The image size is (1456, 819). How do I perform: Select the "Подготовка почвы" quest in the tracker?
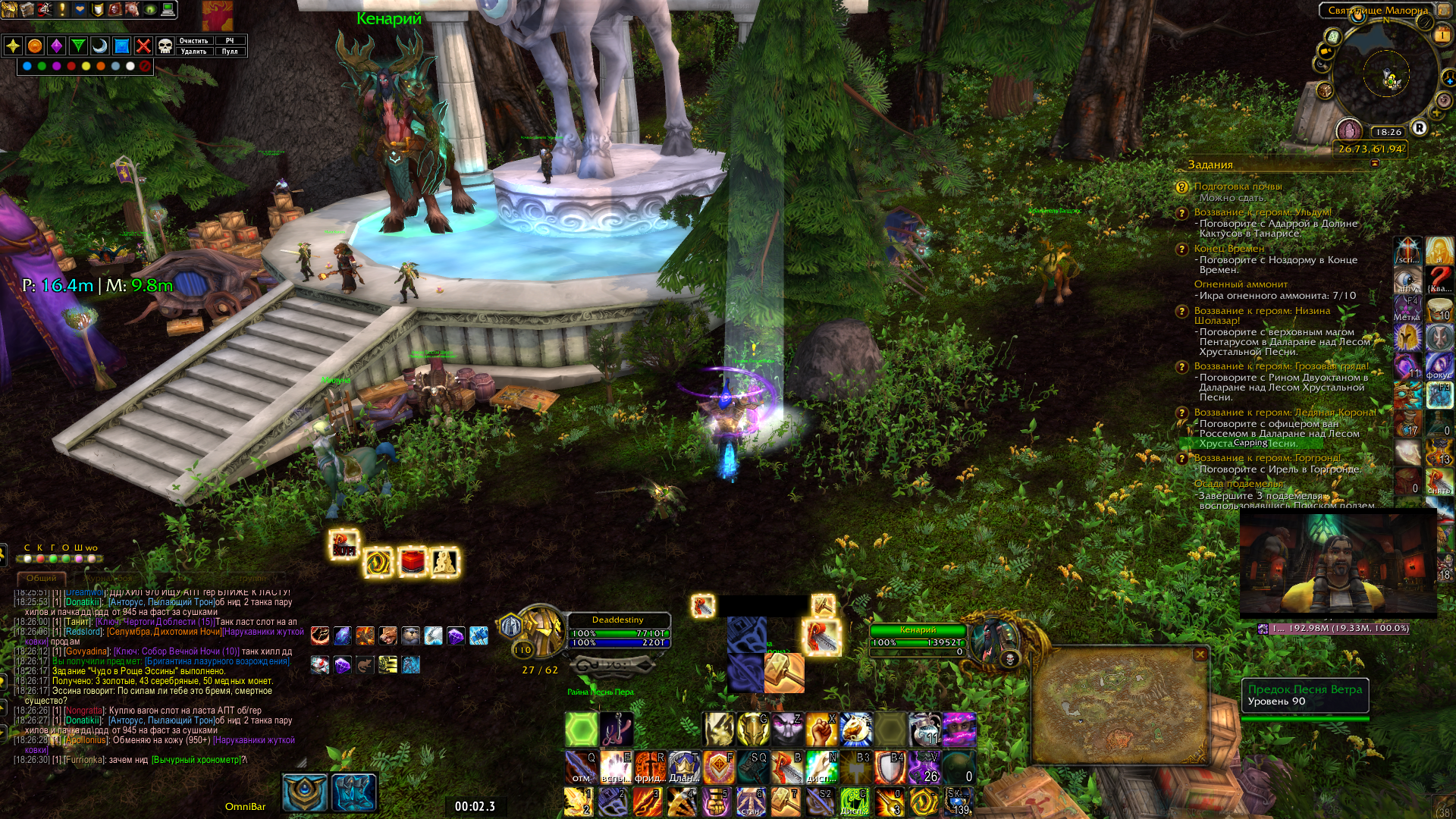(x=1238, y=187)
